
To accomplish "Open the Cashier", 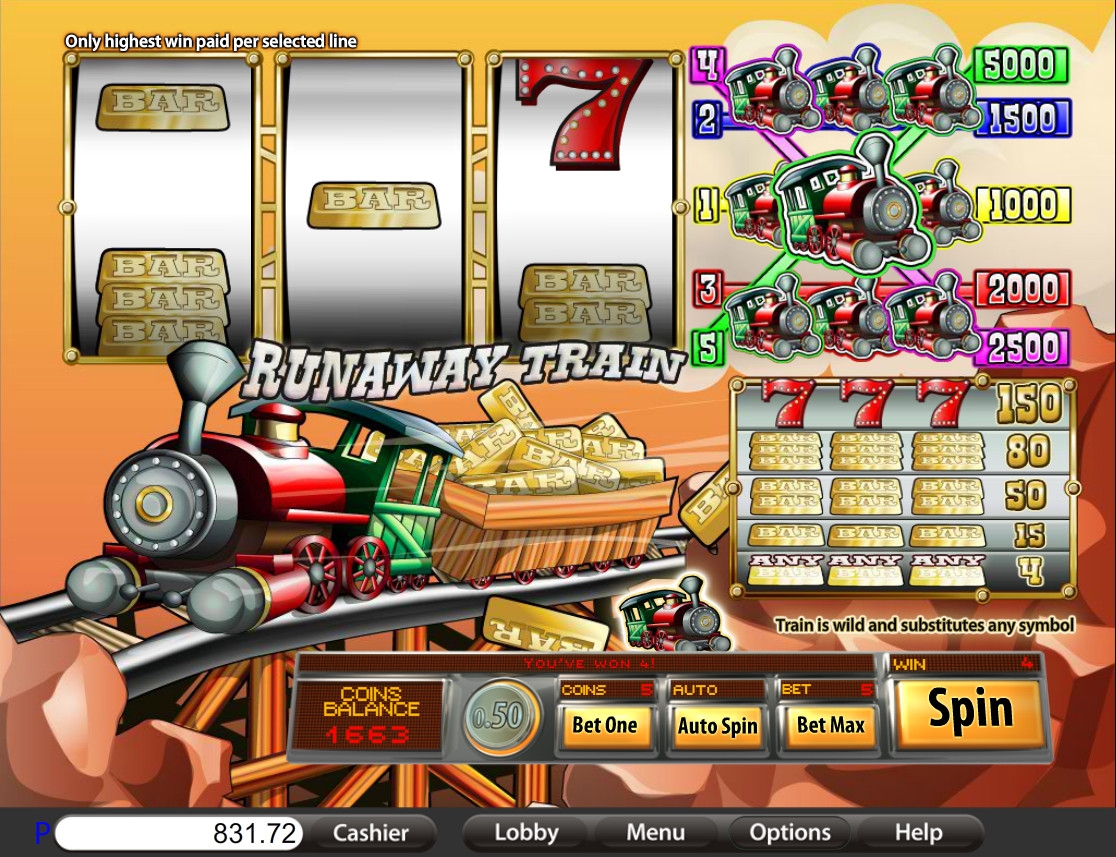I will click(370, 832).
